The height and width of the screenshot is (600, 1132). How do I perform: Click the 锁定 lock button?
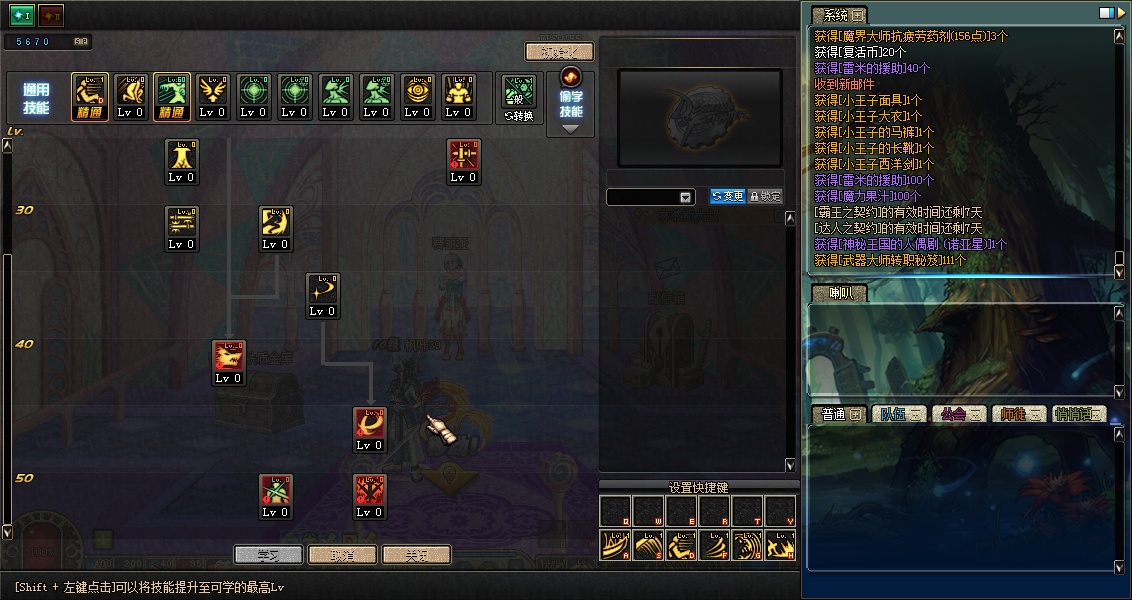(x=765, y=197)
